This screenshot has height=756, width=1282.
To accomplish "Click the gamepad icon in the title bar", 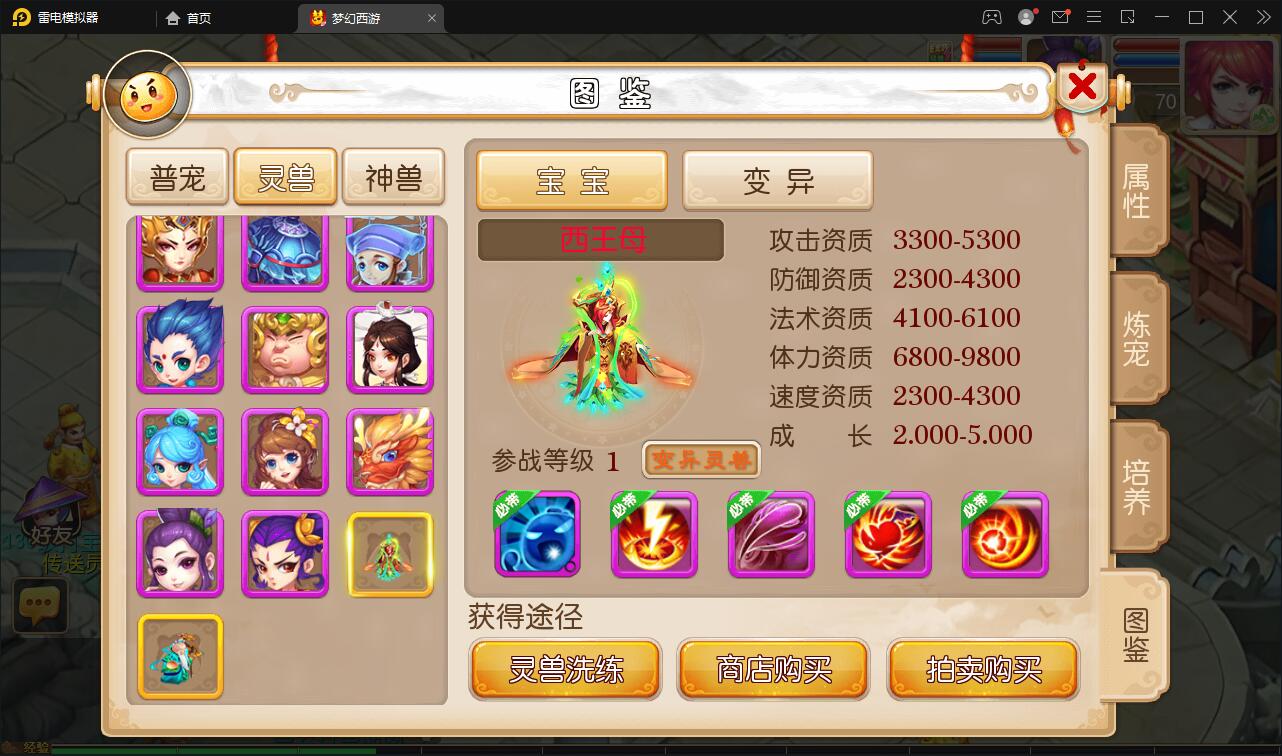I will pos(993,17).
